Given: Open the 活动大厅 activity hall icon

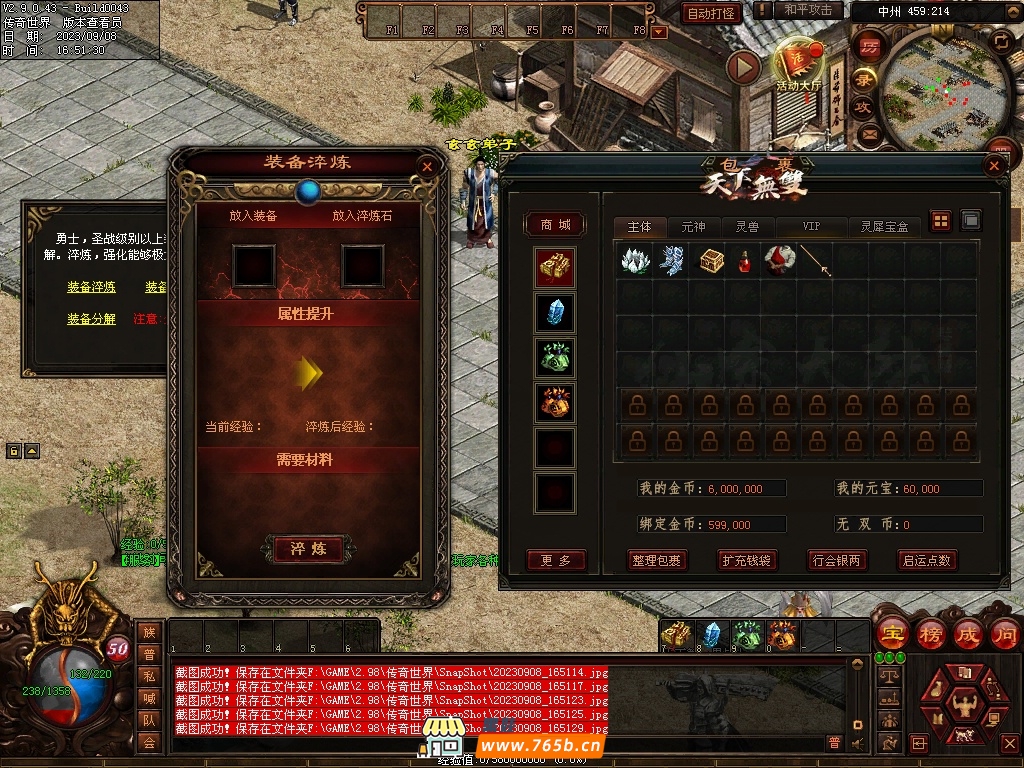Looking at the screenshot, I should point(798,65).
